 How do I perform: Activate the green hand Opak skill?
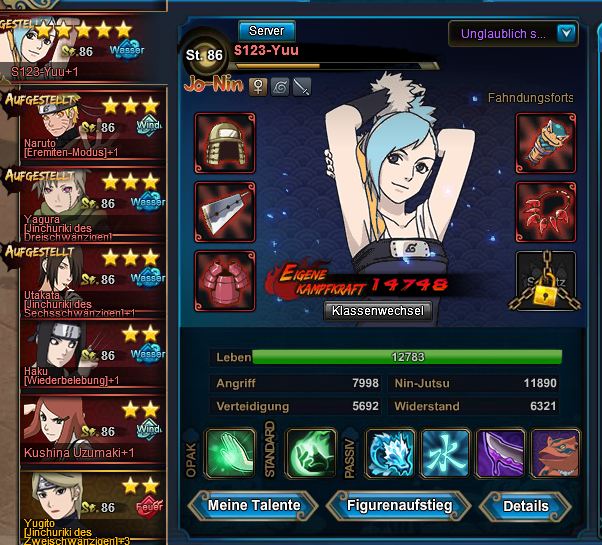pyautogui.click(x=230, y=453)
